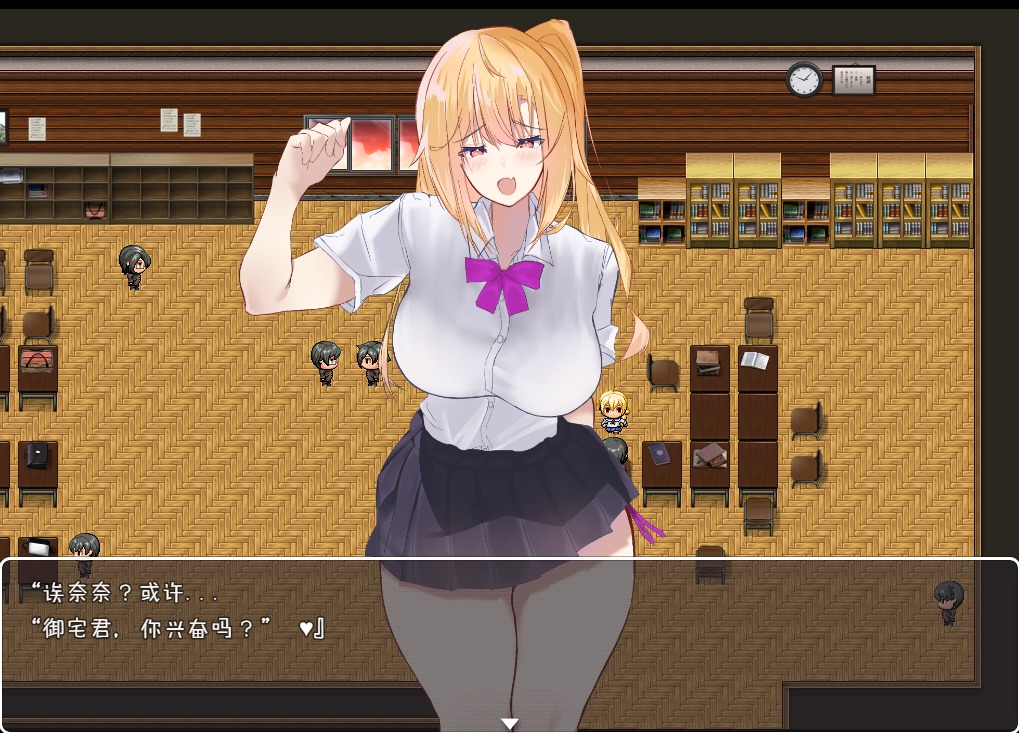This screenshot has width=1019, height=733.
Task: Click the dialogue continue arrow
Action: pyautogui.click(x=509, y=723)
